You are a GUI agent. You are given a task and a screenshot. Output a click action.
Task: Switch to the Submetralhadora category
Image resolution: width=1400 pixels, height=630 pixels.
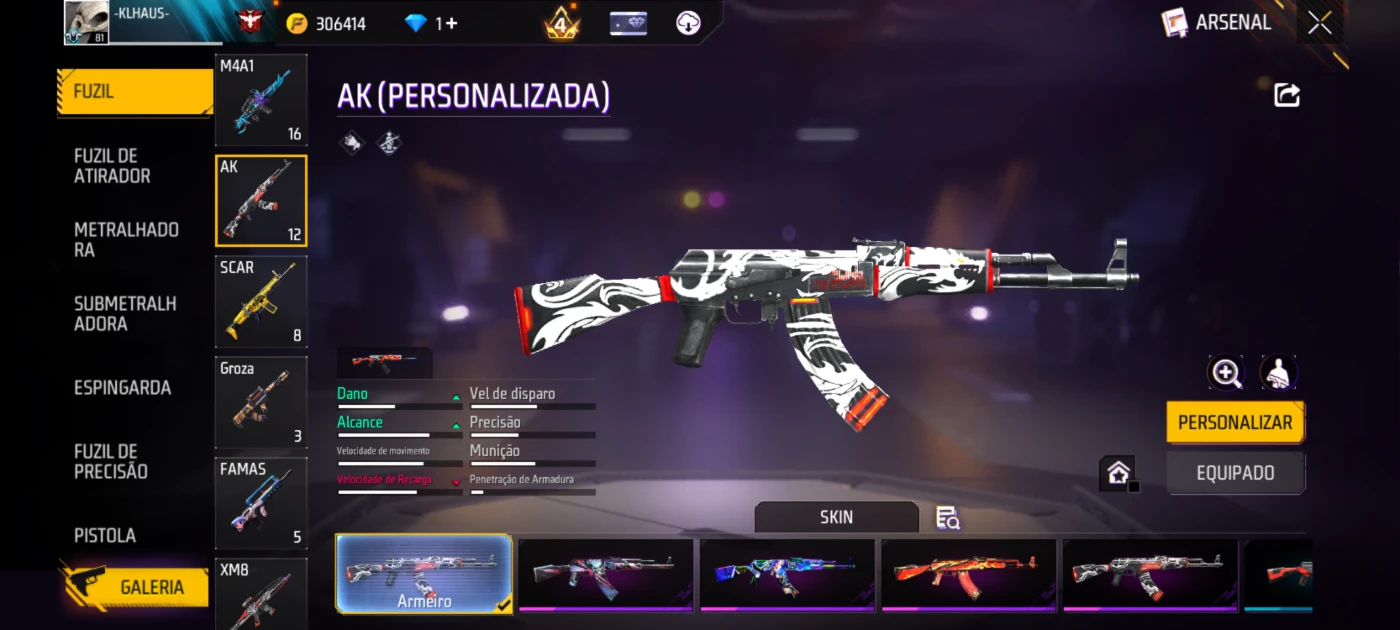[x=125, y=314]
